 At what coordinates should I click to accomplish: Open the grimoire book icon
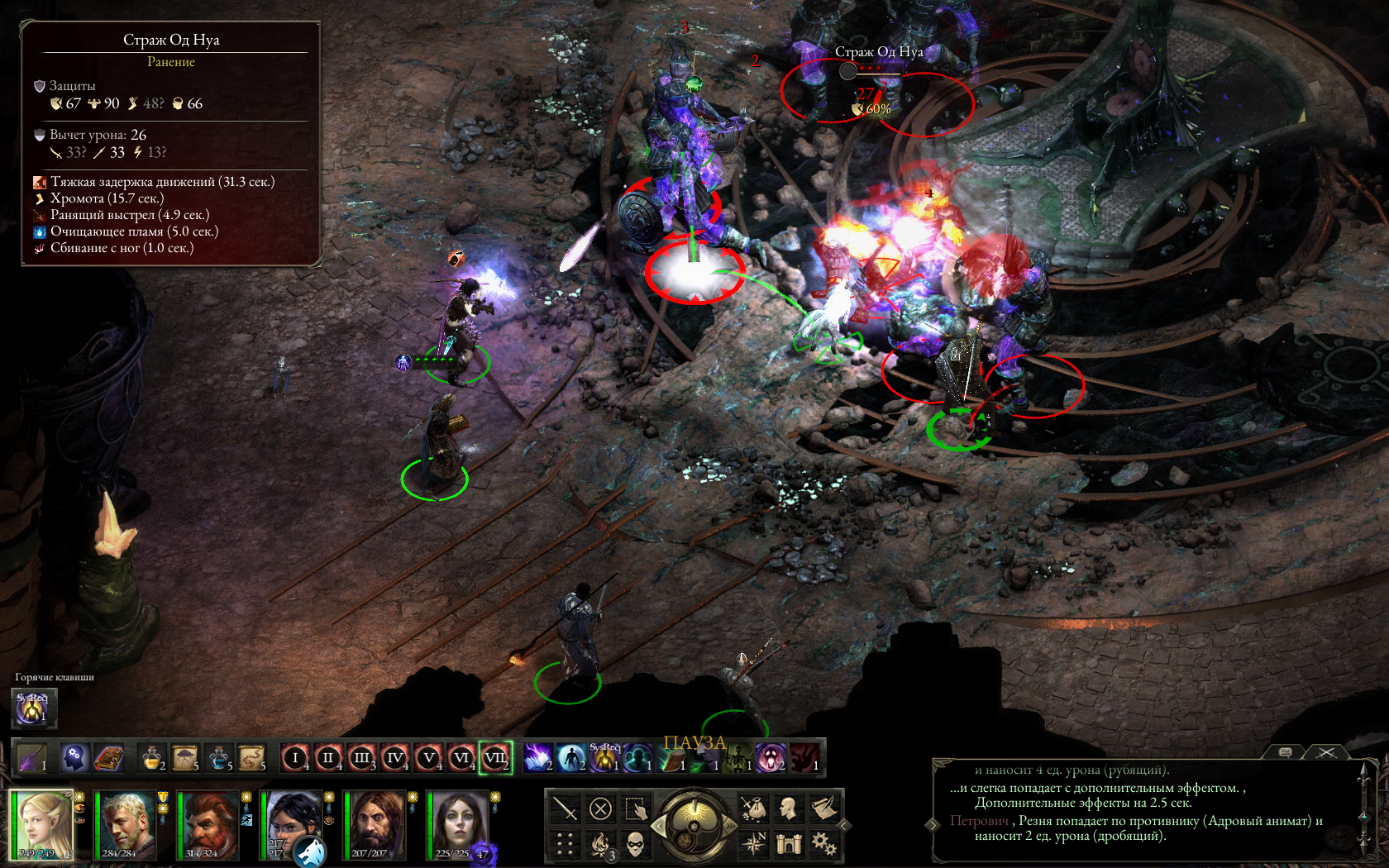108,757
